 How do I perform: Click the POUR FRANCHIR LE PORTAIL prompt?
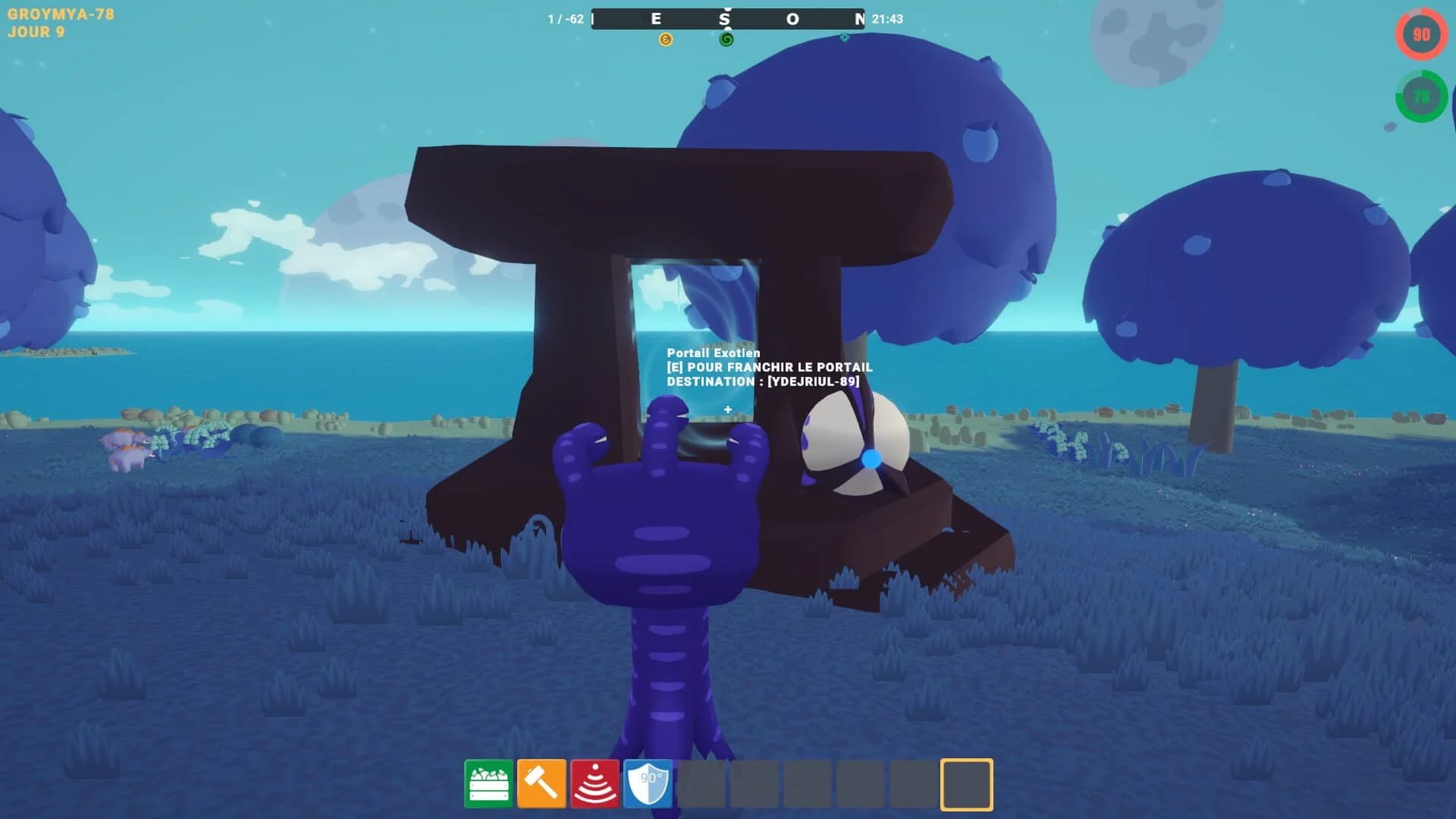(x=769, y=367)
